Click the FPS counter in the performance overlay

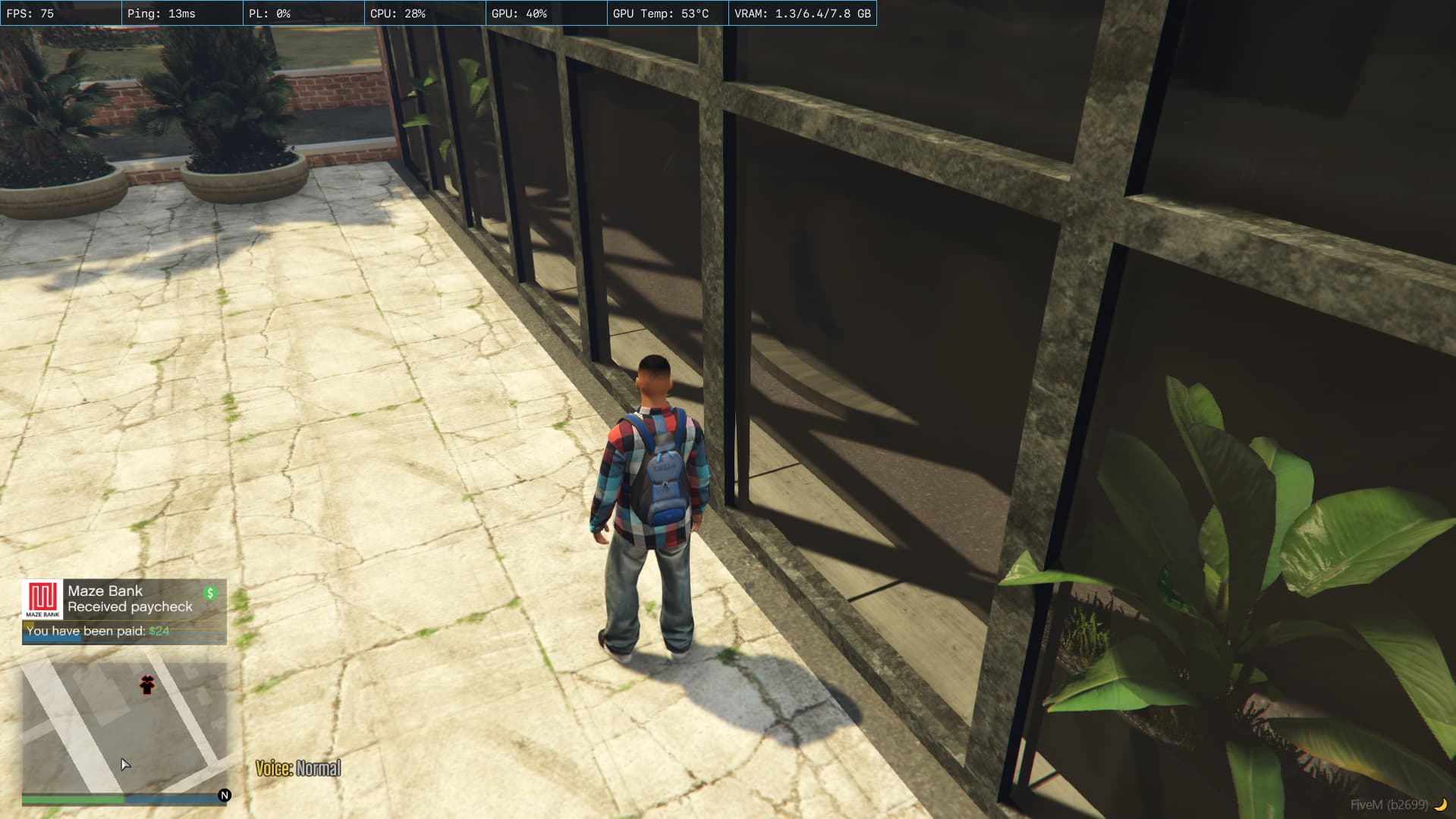click(30, 12)
